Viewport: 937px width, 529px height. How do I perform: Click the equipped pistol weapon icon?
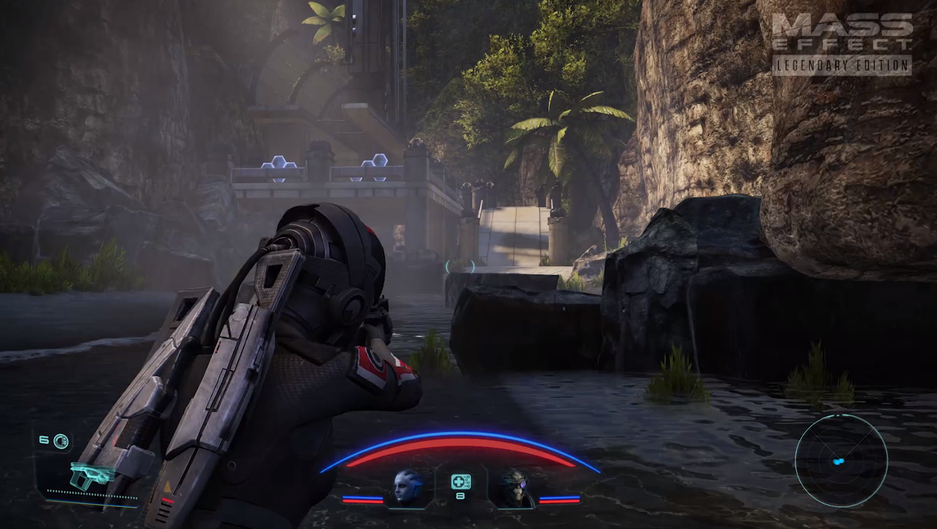(x=91, y=476)
